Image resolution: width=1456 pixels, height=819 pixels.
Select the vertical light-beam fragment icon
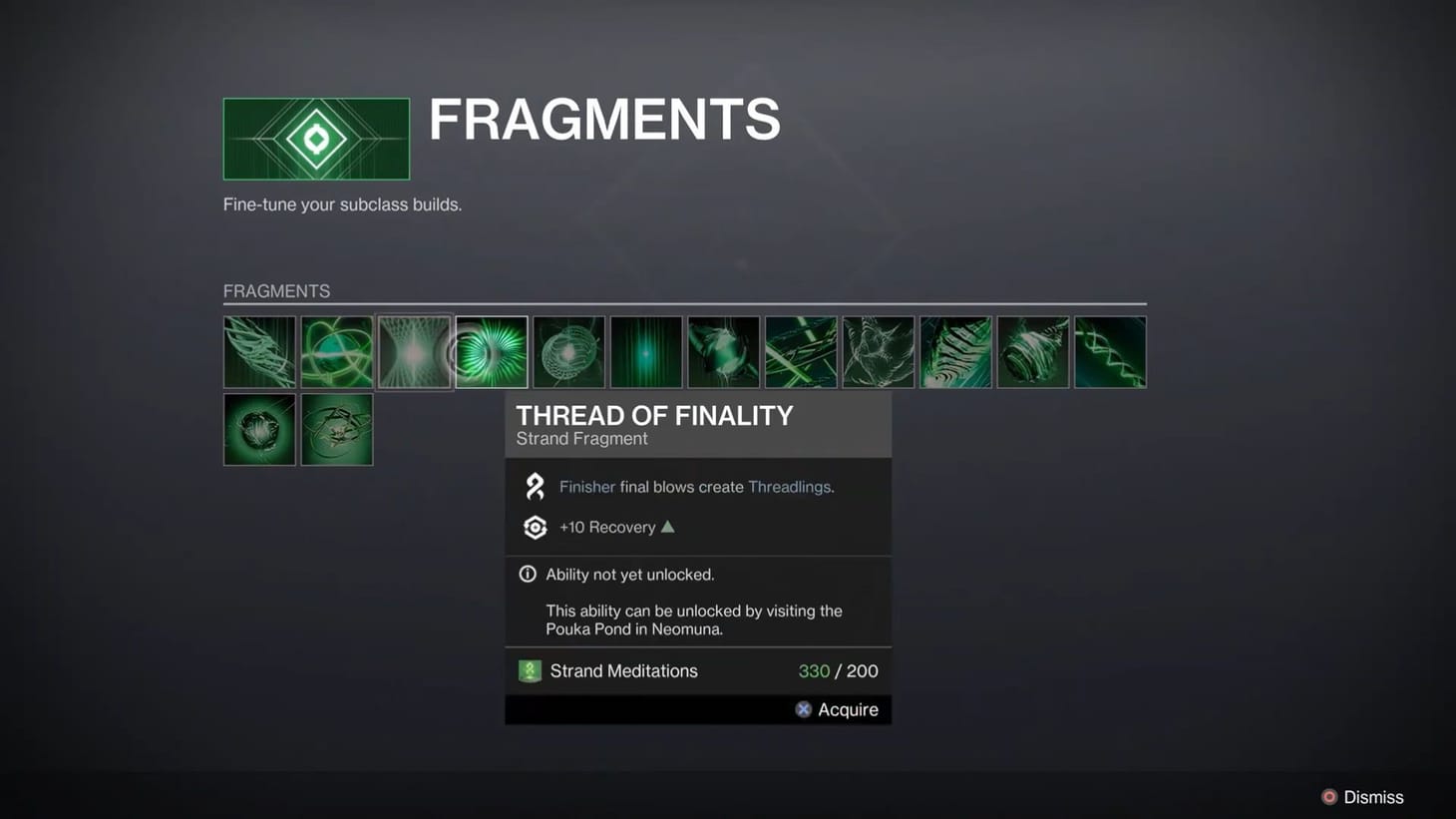pyautogui.click(x=645, y=351)
